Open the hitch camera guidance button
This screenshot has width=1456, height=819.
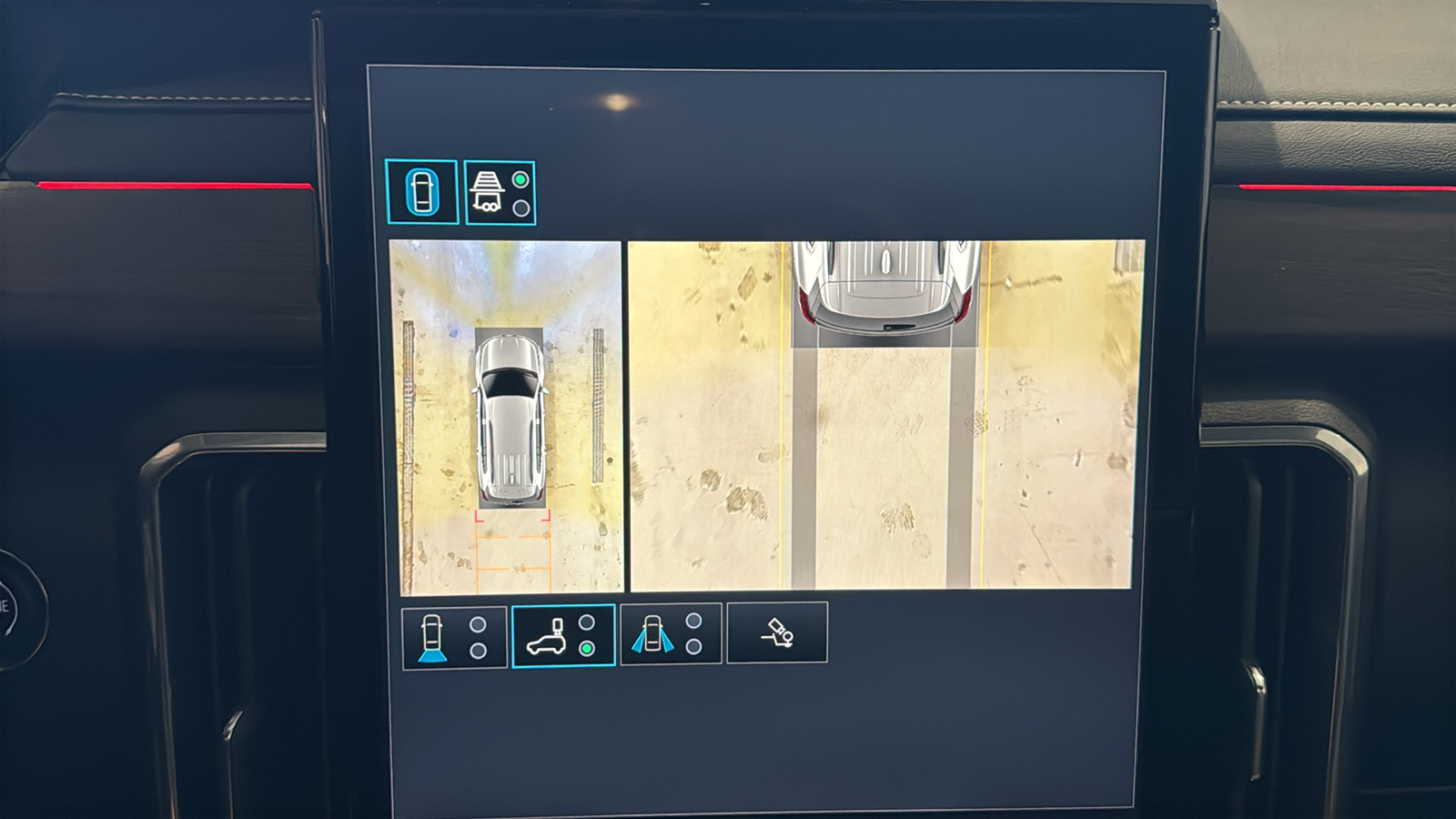point(776,632)
